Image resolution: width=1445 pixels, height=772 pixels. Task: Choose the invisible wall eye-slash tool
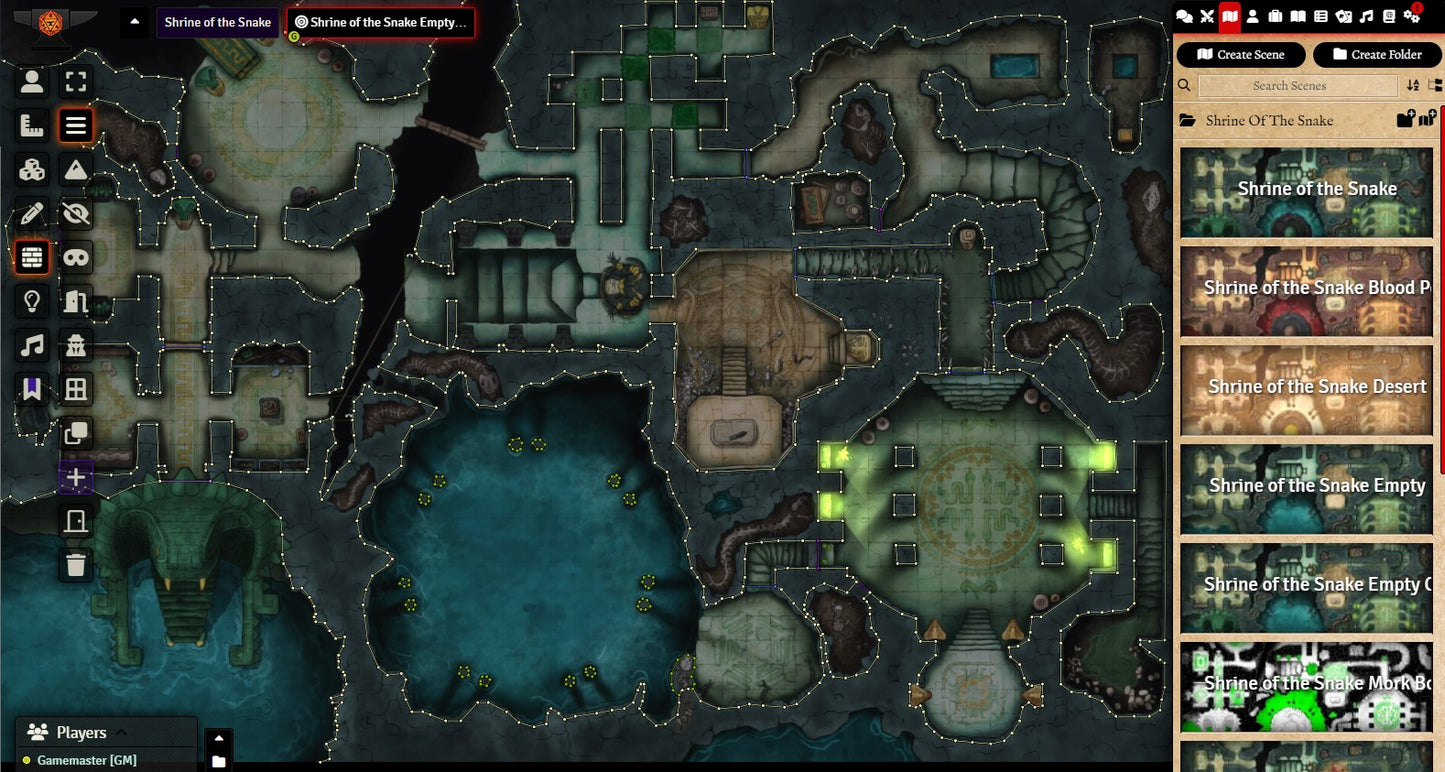pyautogui.click(x=76, y=213)
